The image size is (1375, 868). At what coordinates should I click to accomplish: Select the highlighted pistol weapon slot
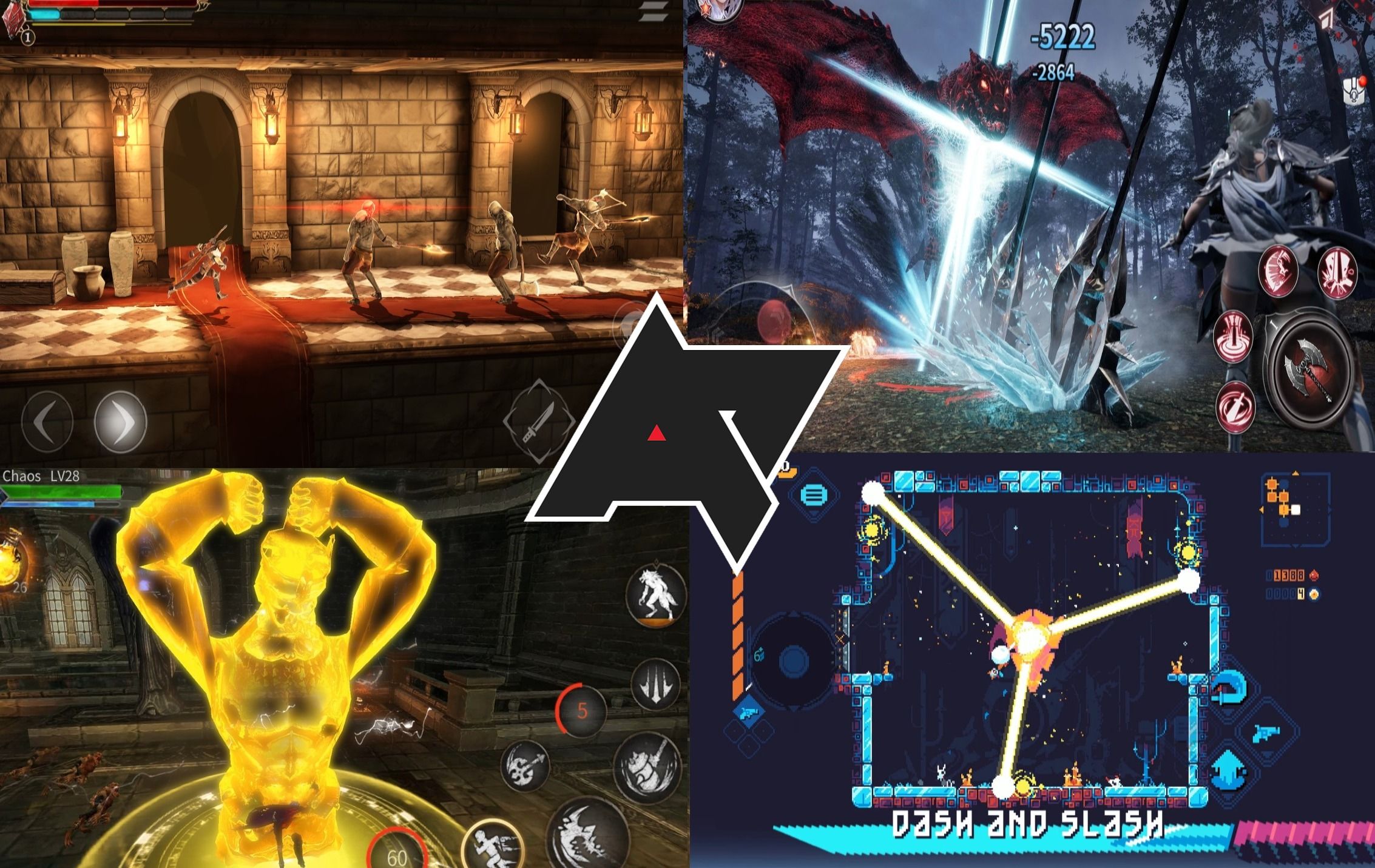(x=748, y=710)
